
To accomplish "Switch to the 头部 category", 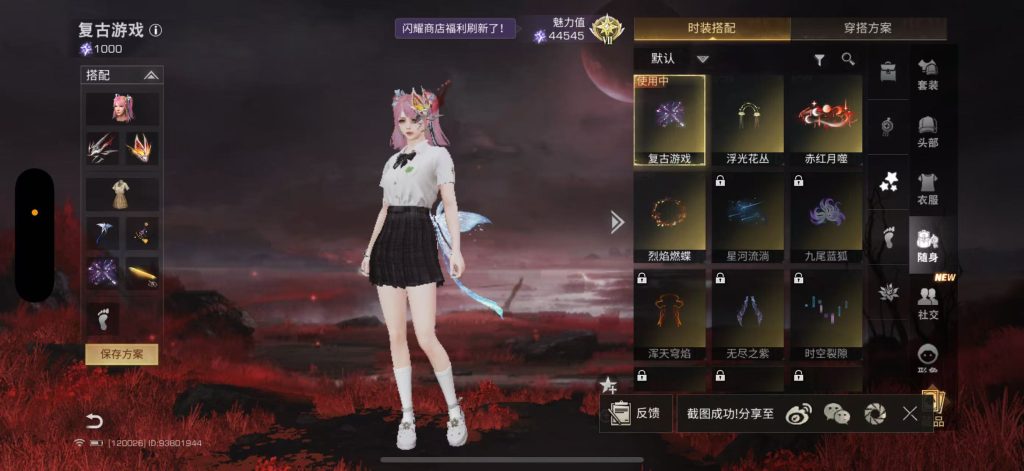I will click(x=927, y=130).
